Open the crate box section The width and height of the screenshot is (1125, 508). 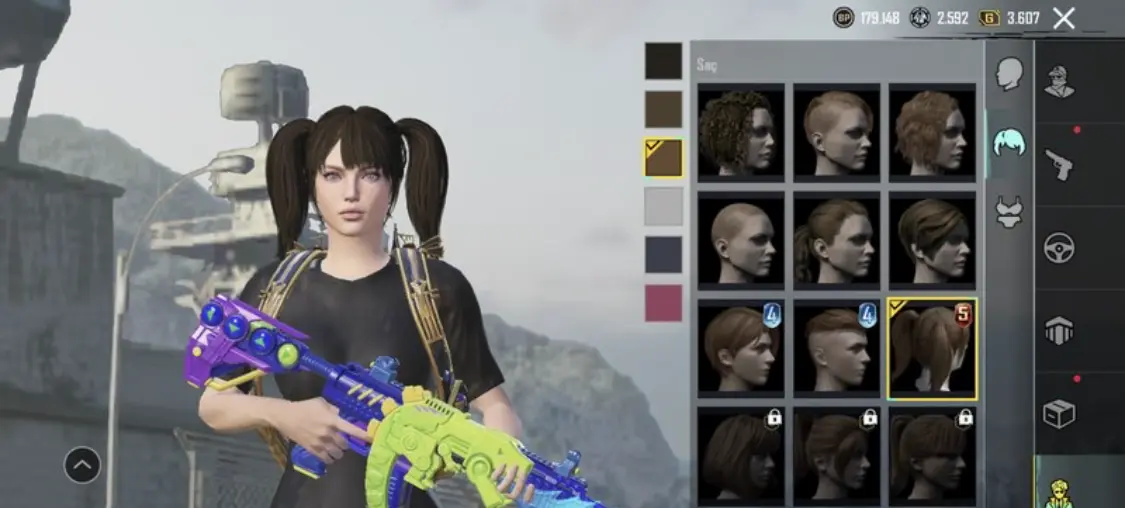1059,412
